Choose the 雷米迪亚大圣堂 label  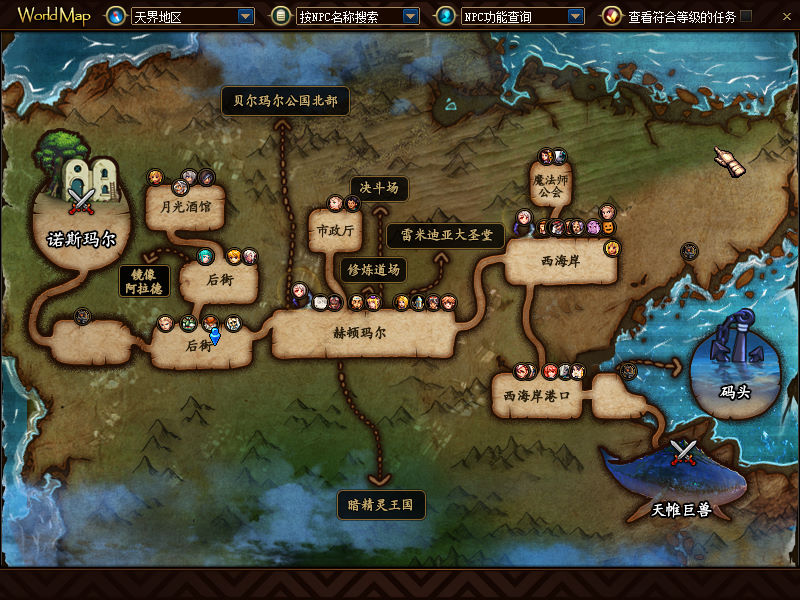pos(445,236)
